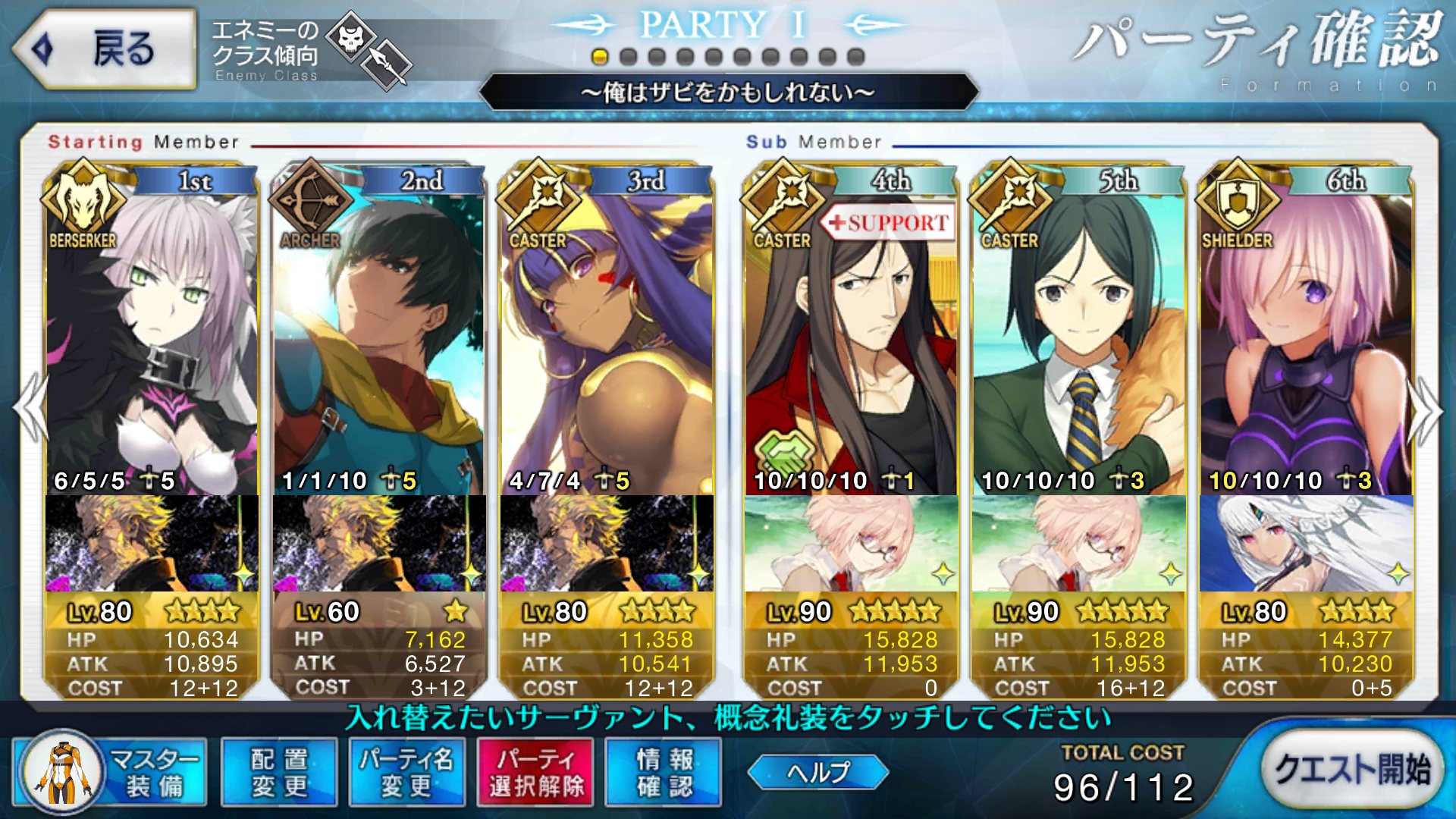Tap the Berserker's craft essence card
1456x819 pixels.
pyautogui.click(x=152, y=544)
